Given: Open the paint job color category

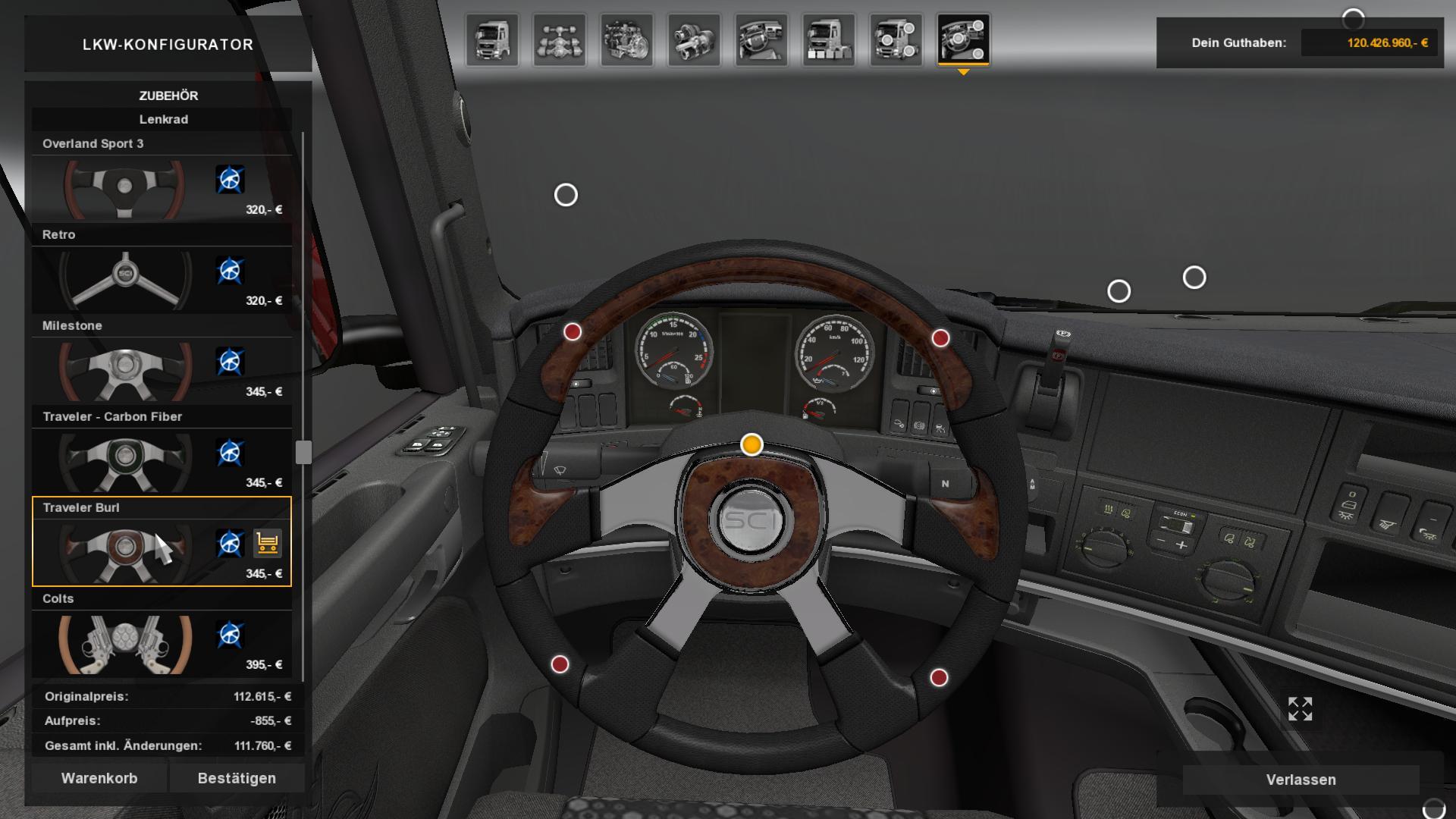Looking at the screenshot, I should (829, 39).
